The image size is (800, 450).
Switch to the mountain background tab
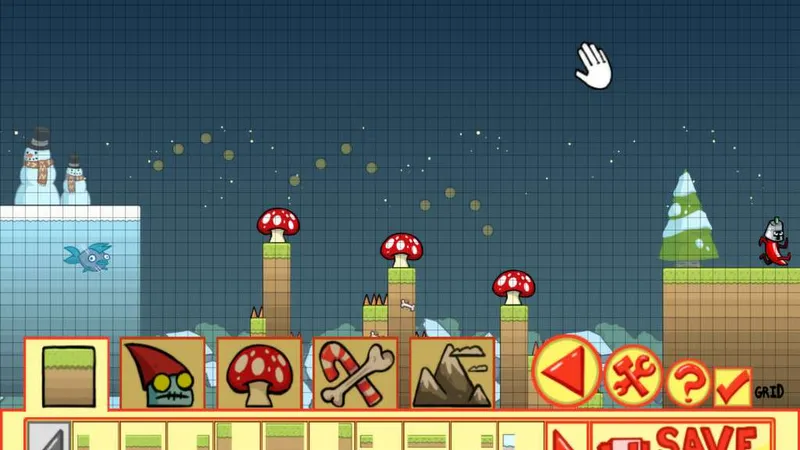pos(451,373)
